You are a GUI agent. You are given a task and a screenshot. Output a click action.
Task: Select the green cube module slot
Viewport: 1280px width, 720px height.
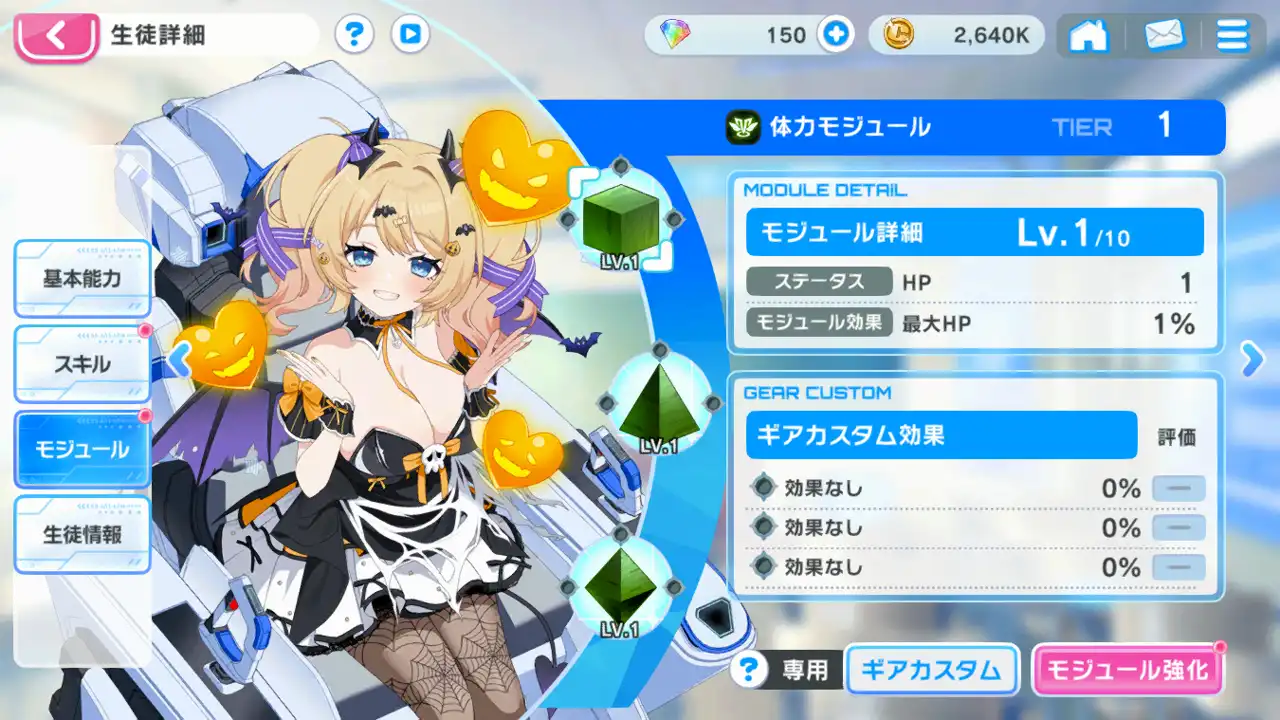tap(620, 220)
